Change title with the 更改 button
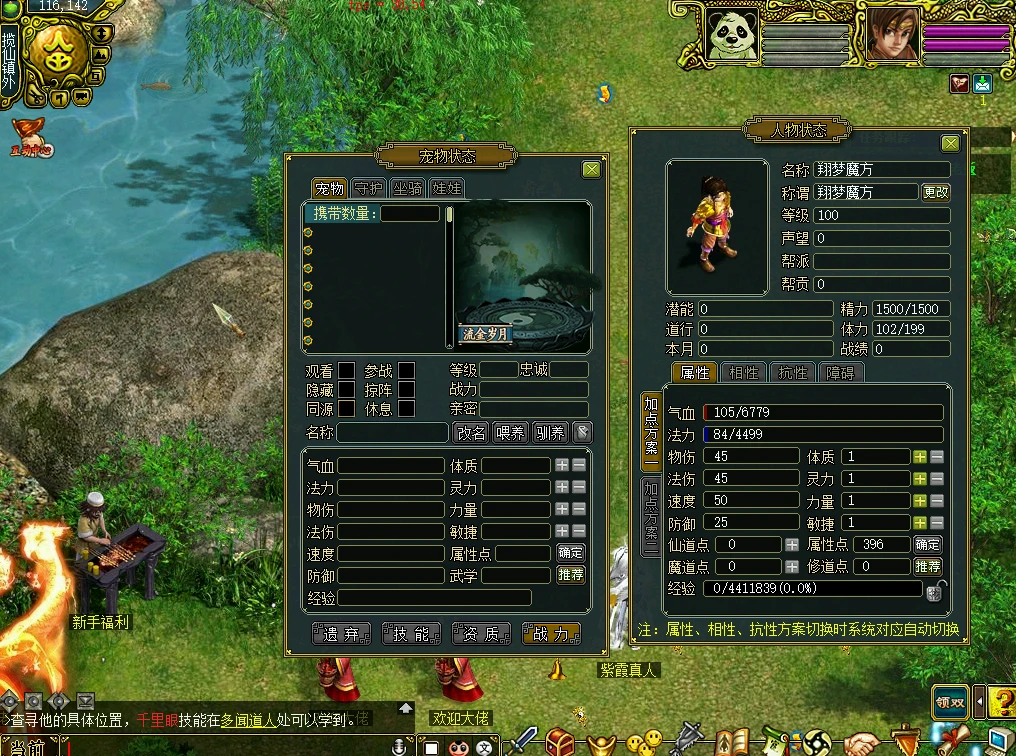The width and height of the screenshot is (1016, 756). (x=936, y=192)
